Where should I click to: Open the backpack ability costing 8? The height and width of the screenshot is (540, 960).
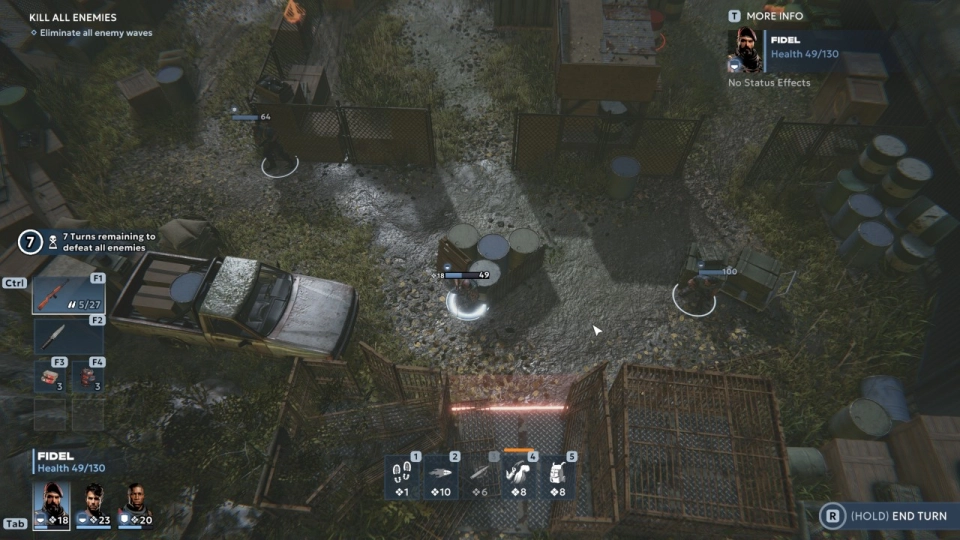(558, 476)
